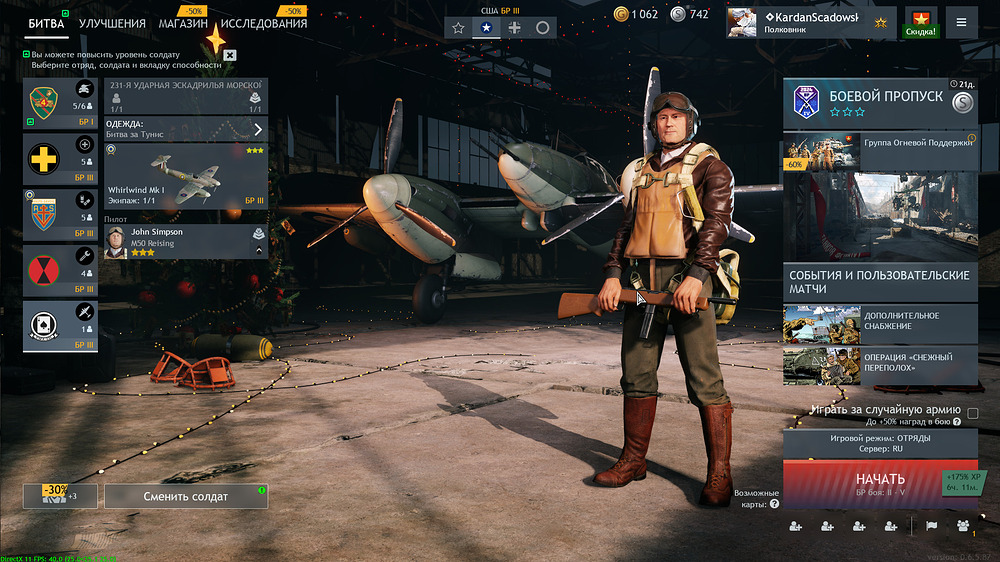
Task: Open the KardanScadowsk player profile
Action: point(810,22)
